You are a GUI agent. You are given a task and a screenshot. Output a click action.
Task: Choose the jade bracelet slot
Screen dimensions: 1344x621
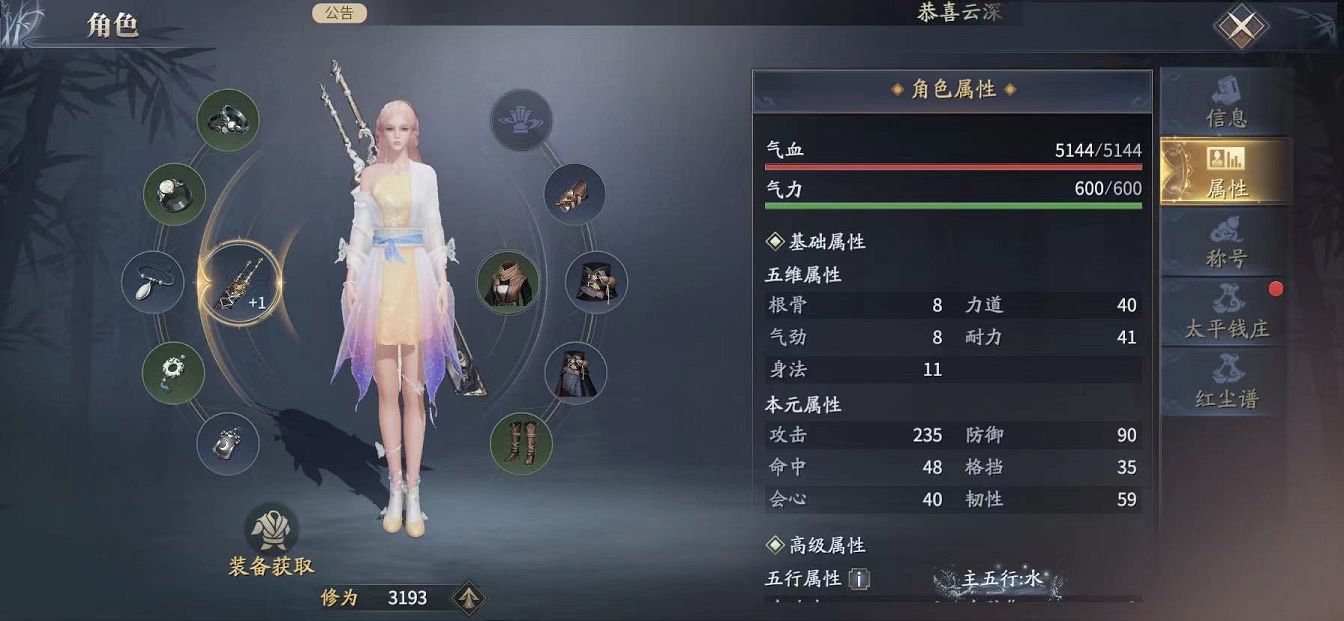click(x=174, y=372)
